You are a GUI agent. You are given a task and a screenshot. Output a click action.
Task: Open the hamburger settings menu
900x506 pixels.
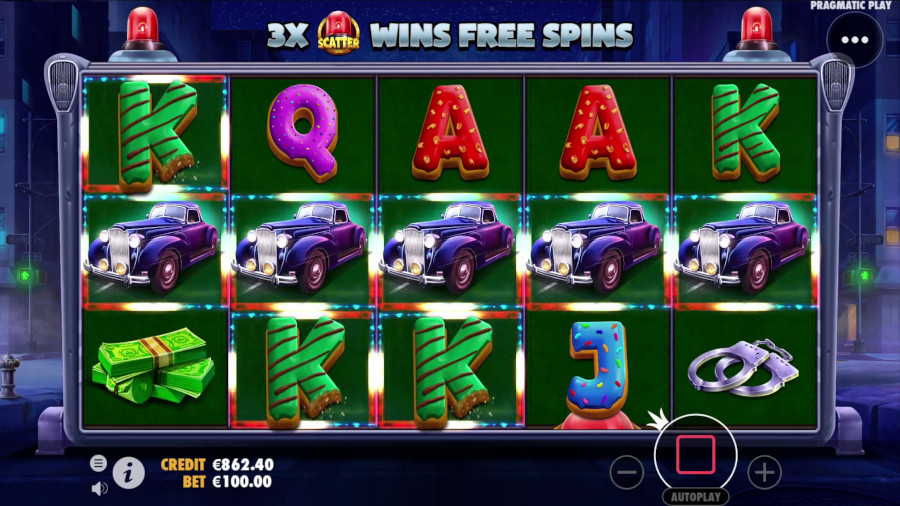tap(98, 463)
